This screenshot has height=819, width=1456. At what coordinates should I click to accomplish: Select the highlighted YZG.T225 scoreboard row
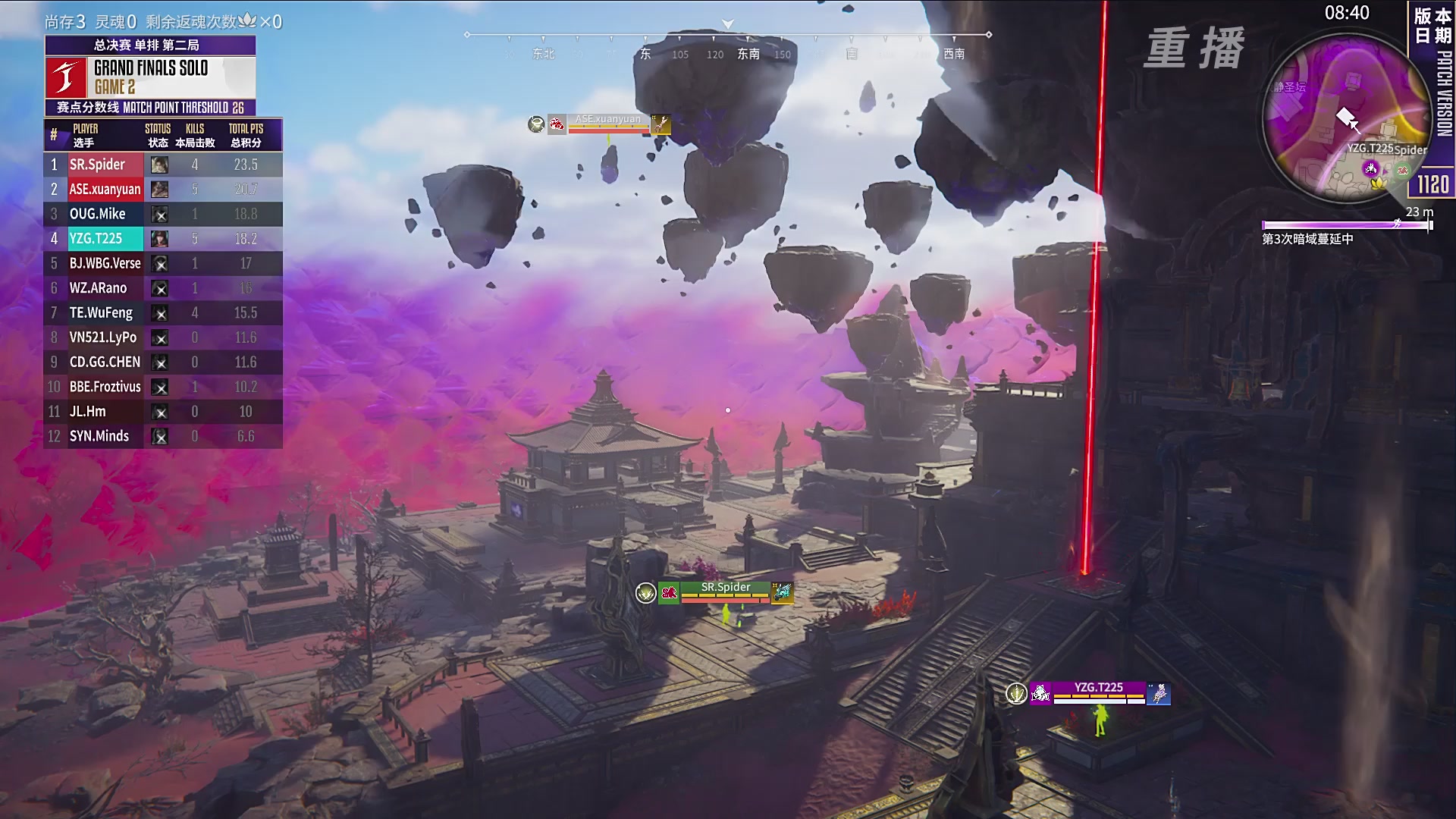click(163, 239)
